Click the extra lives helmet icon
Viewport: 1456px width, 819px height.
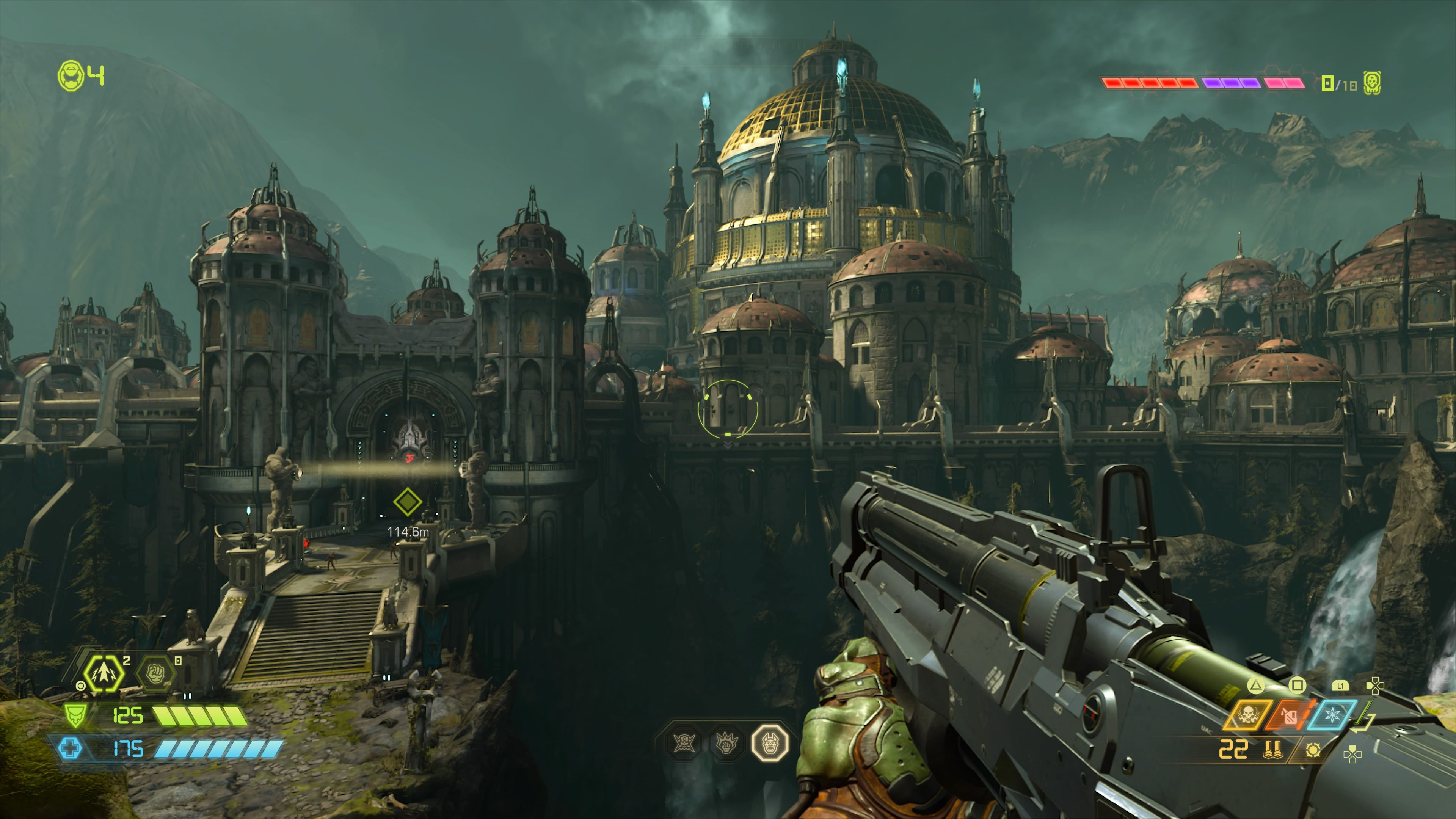[71, 76]
